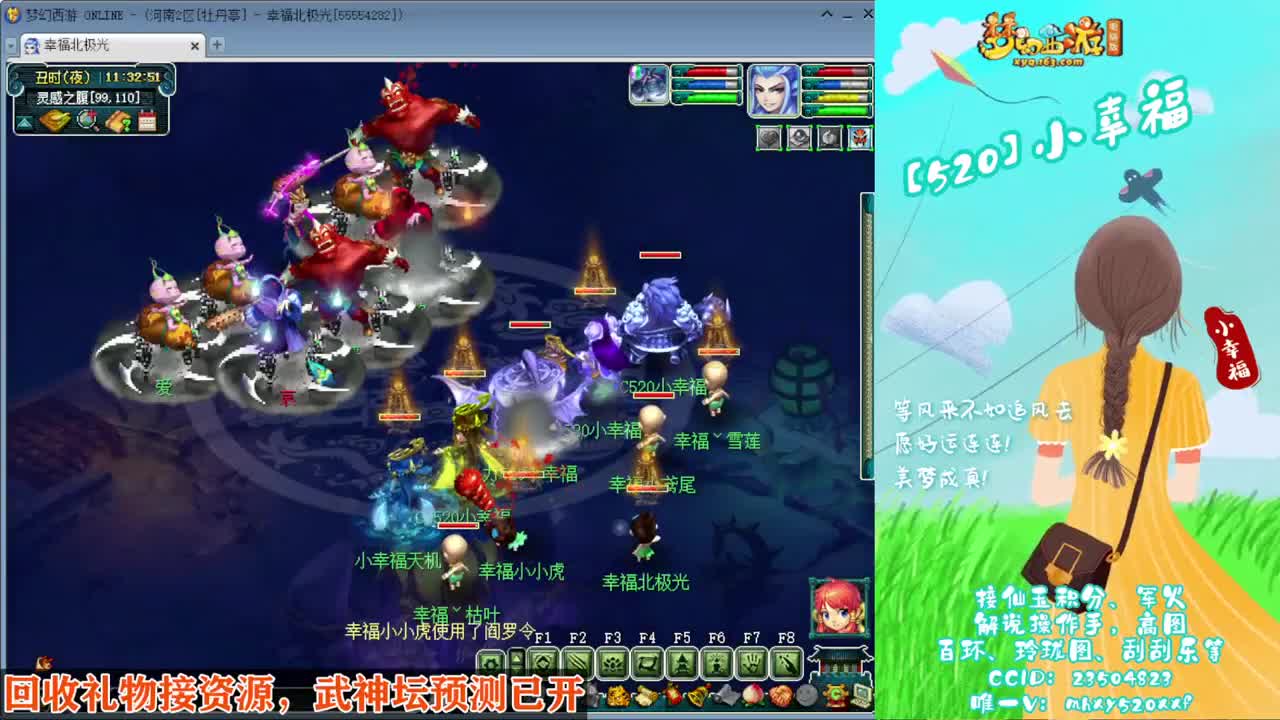Click the magnifying-glass map search icon
1280x720 pixels.
coord(85,121)
